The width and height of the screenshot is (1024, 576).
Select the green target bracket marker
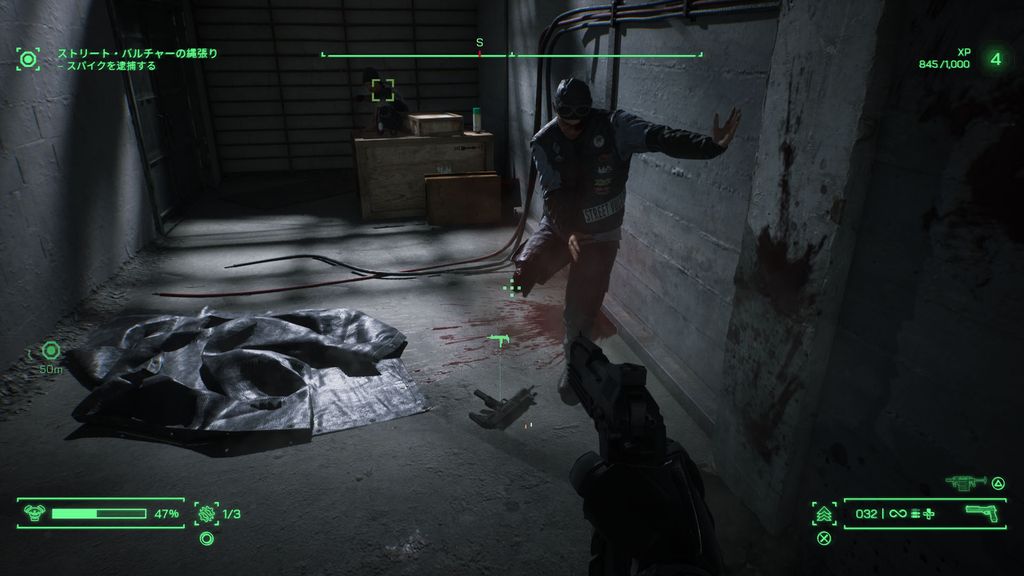(383, 91)
